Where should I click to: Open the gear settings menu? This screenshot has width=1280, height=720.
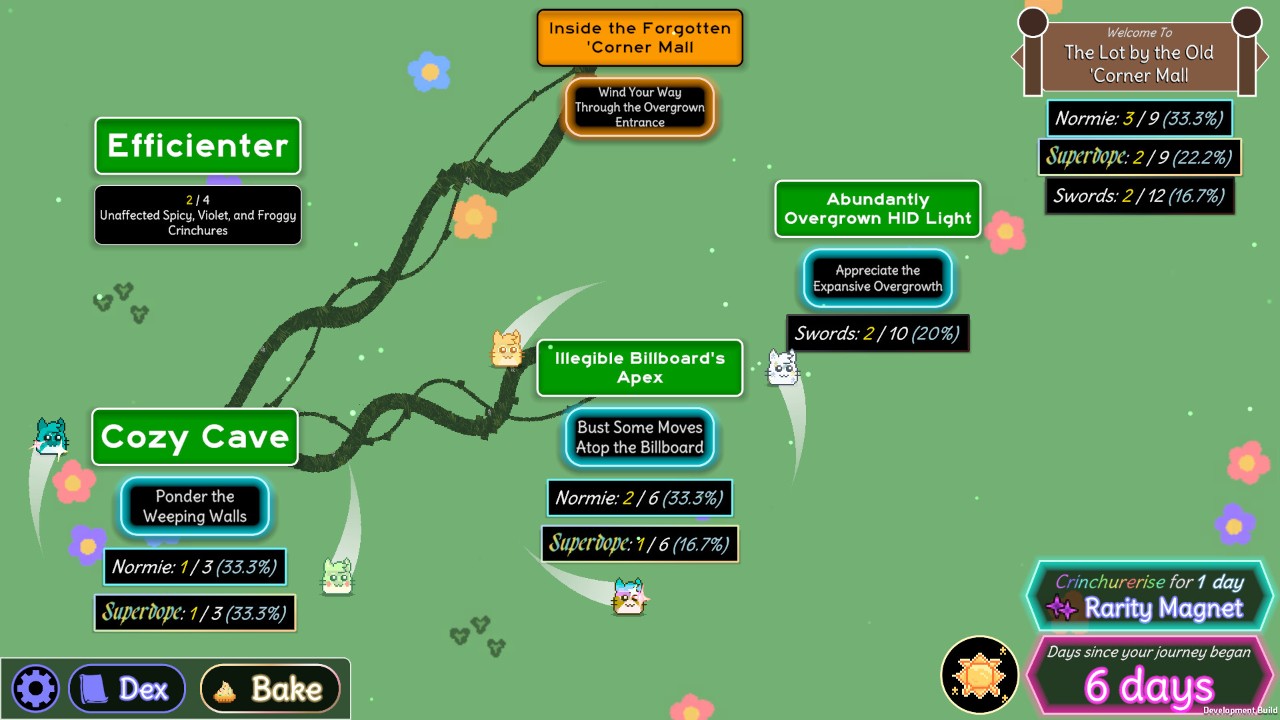pyautogui.click(x=36, y=689)
